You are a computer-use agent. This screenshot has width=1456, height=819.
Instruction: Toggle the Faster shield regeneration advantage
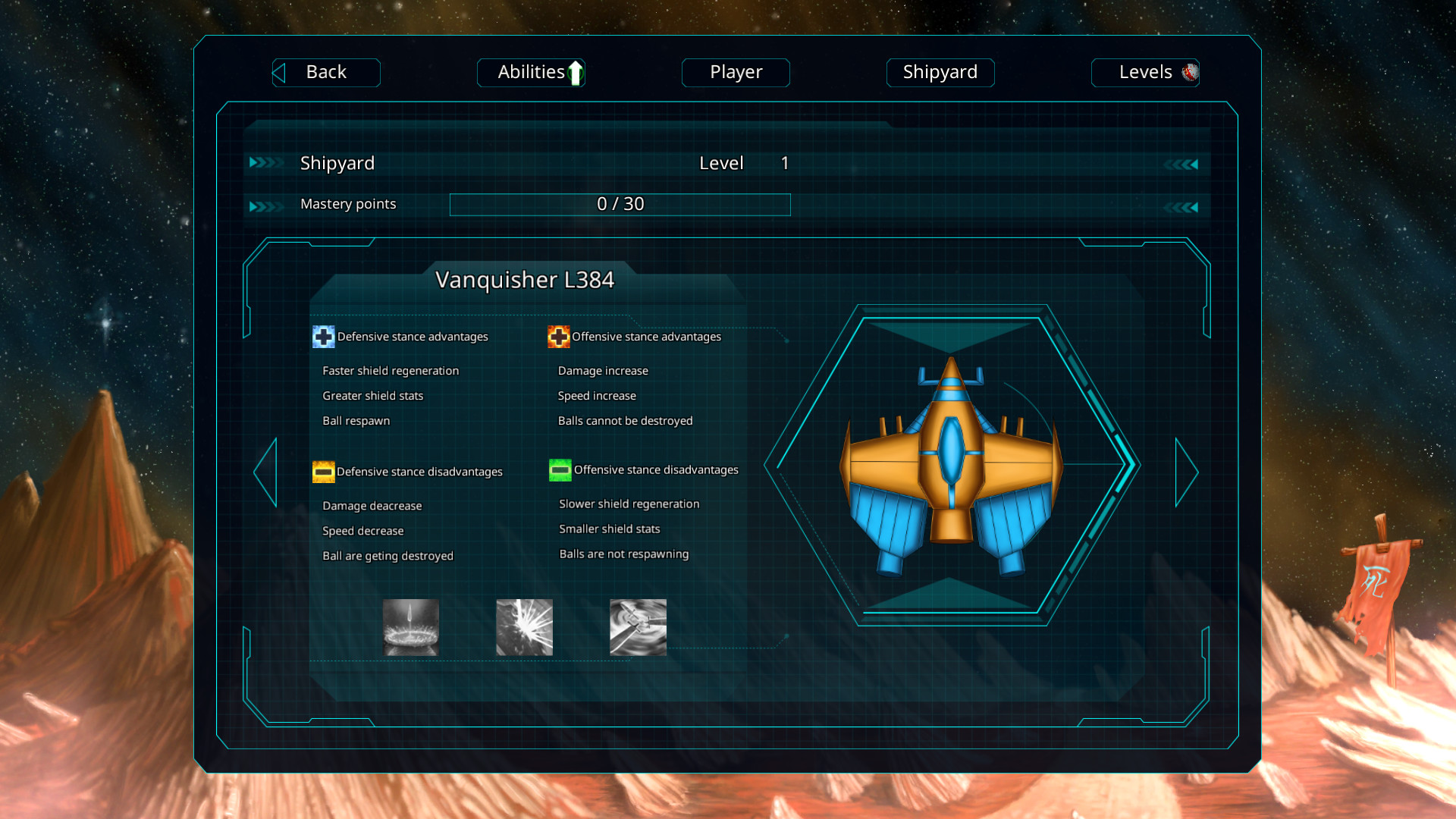click(390, 371)
